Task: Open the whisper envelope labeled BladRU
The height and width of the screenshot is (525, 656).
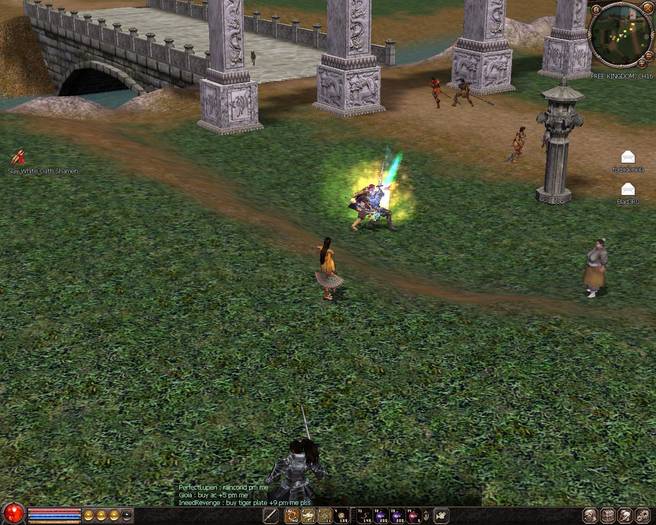Action: tap(627, 189)
